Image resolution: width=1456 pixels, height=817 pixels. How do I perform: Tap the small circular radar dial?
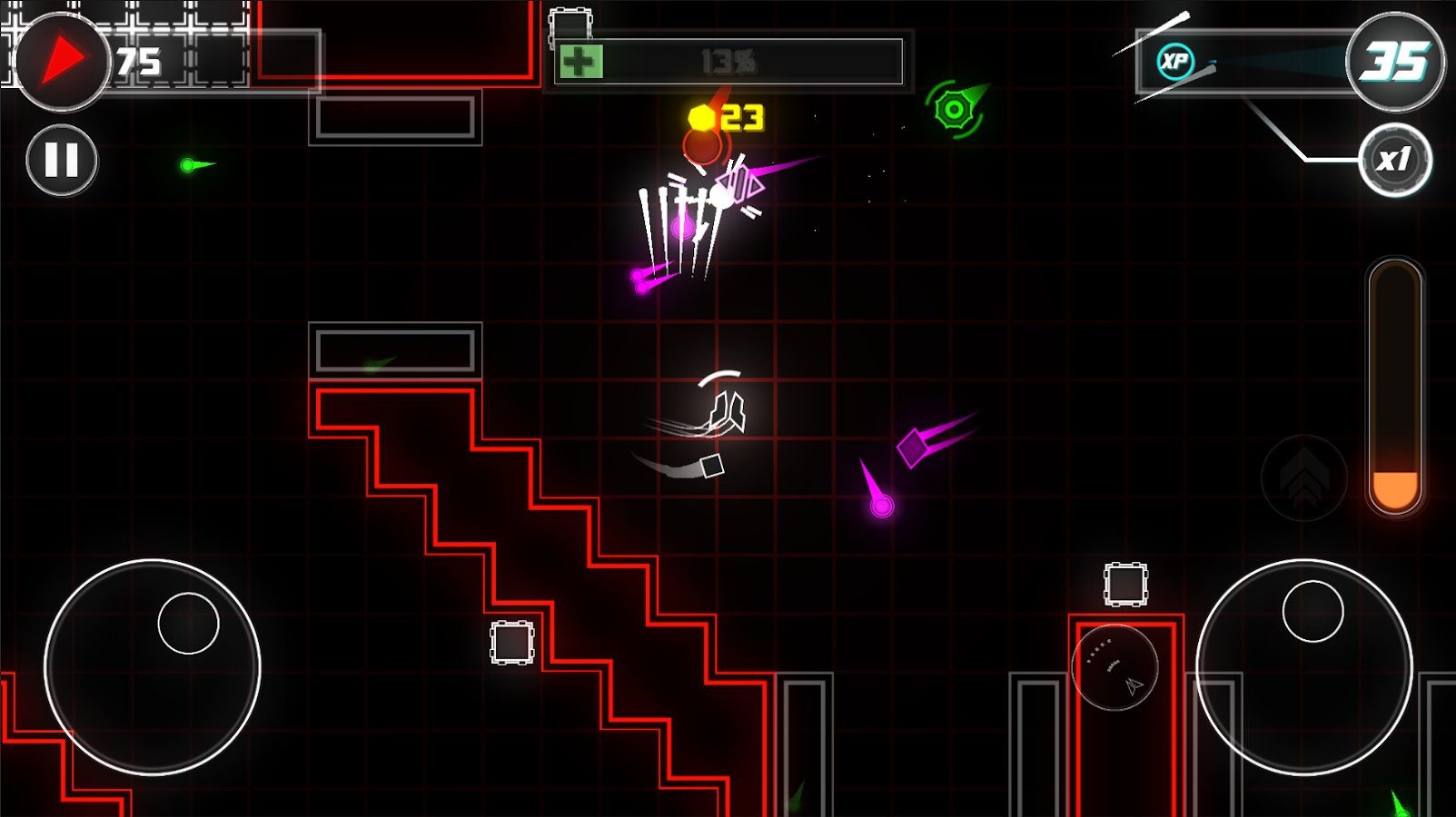1114,667
